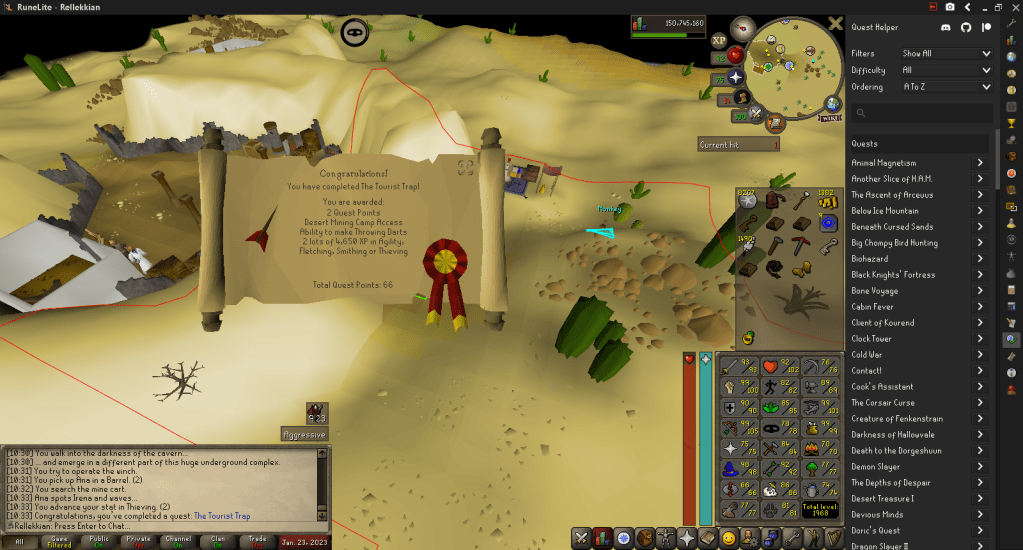Toggle run with the boot energy orb
1023x550 pixels.
click(x=741, y=97)
